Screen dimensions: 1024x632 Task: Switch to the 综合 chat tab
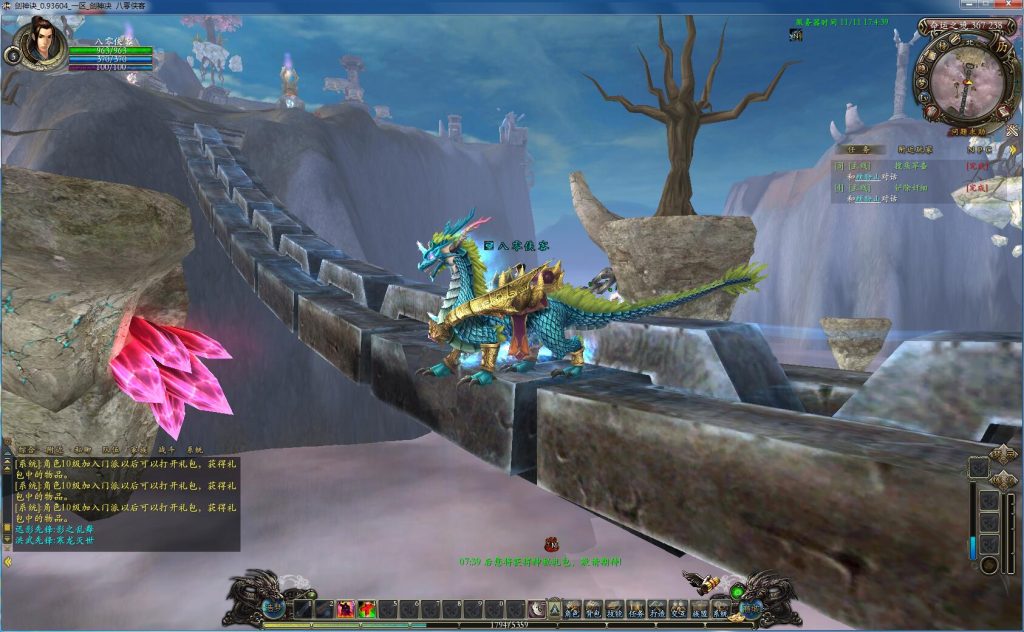click(28, 450)
